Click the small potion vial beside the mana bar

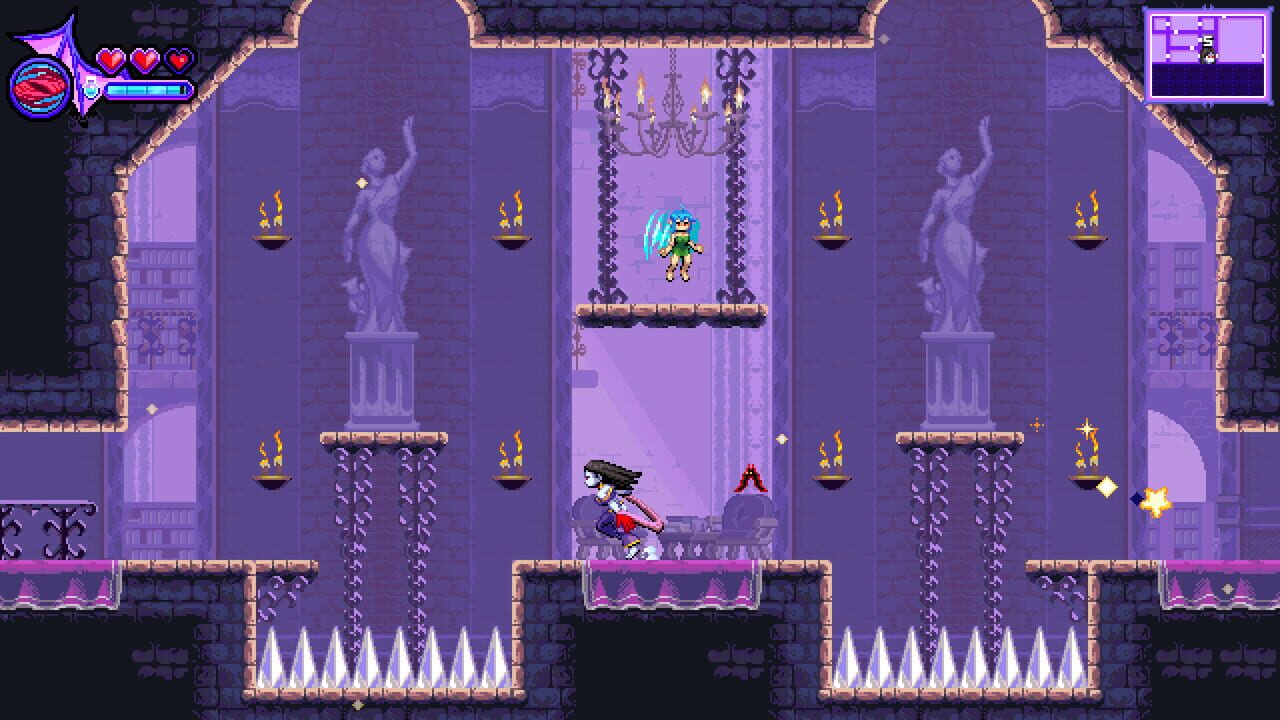coord(91,88)
